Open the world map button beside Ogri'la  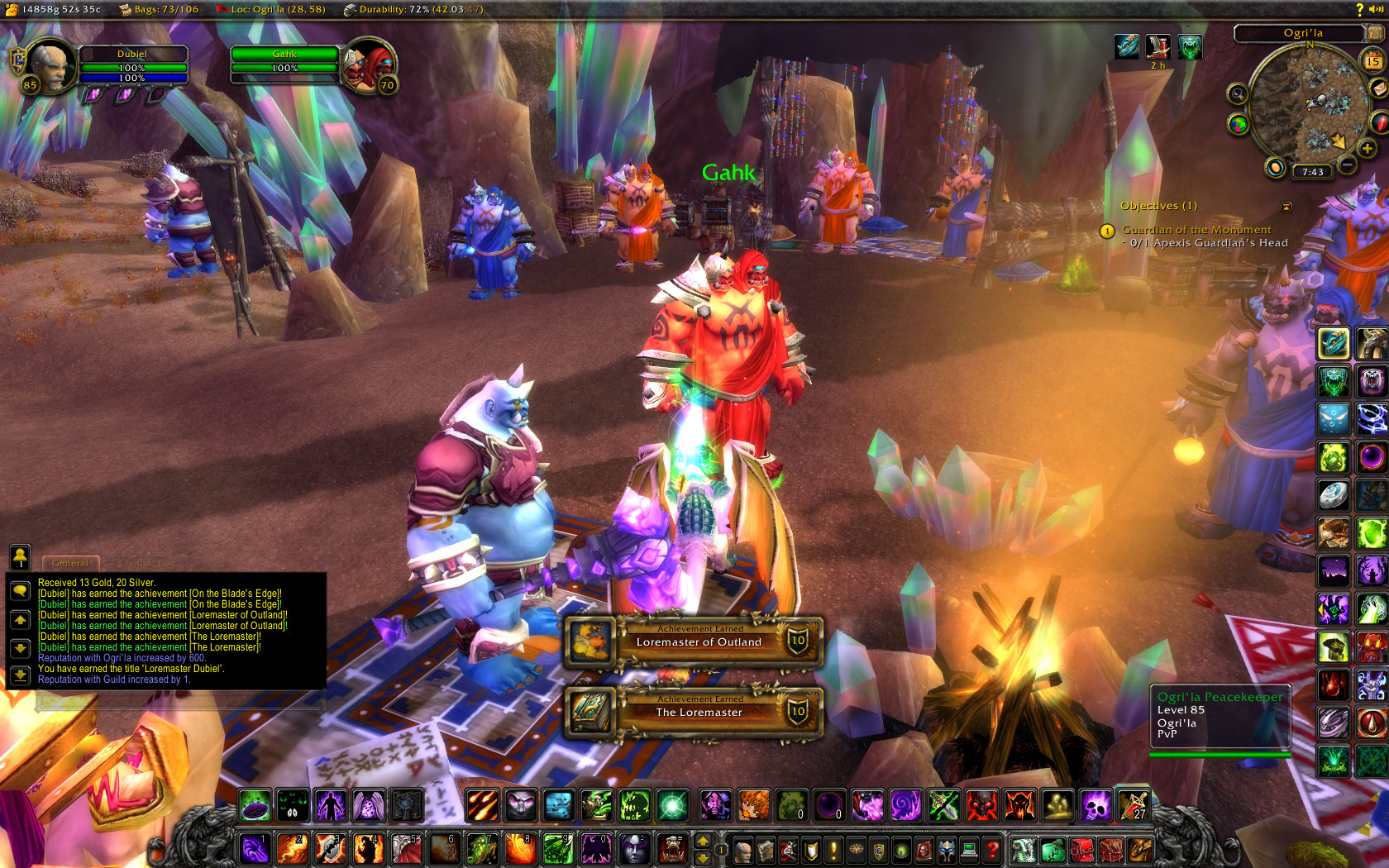[x=1375, y=33]
